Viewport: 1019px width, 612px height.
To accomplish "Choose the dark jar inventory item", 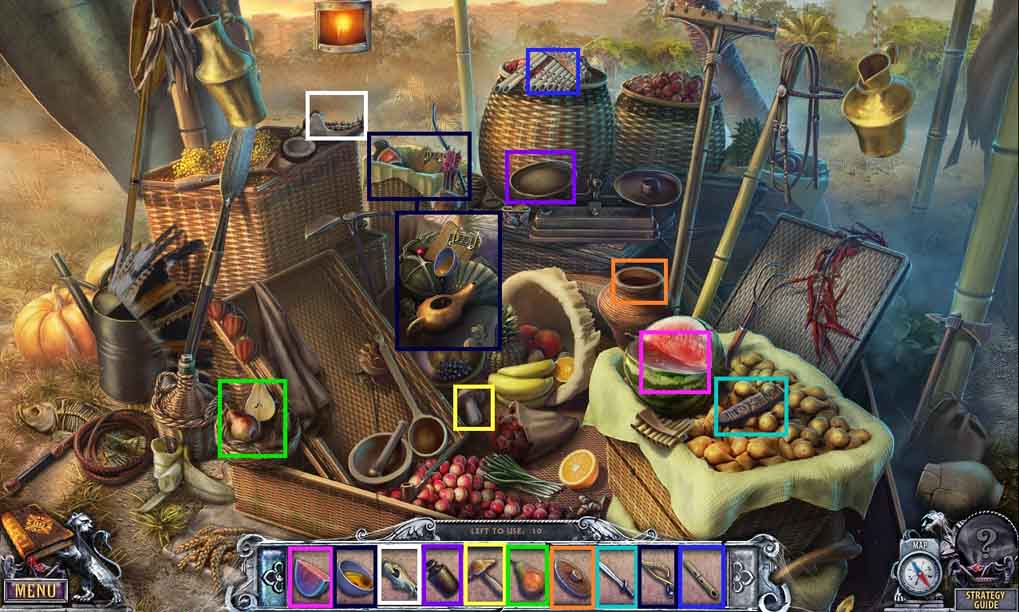I will pos(442,576).
